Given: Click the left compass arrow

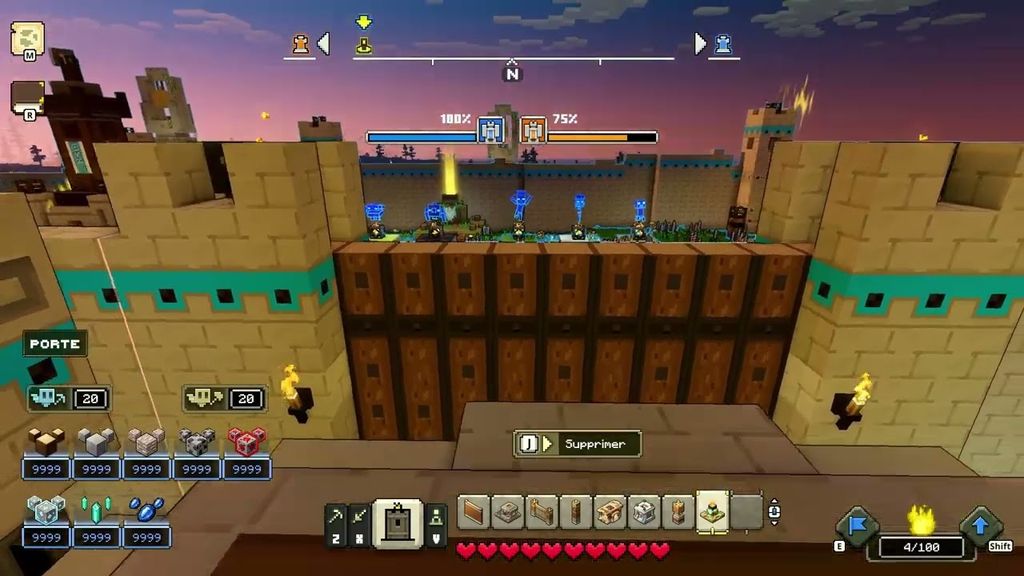Looking at the screenshot, I should [323, 43].
